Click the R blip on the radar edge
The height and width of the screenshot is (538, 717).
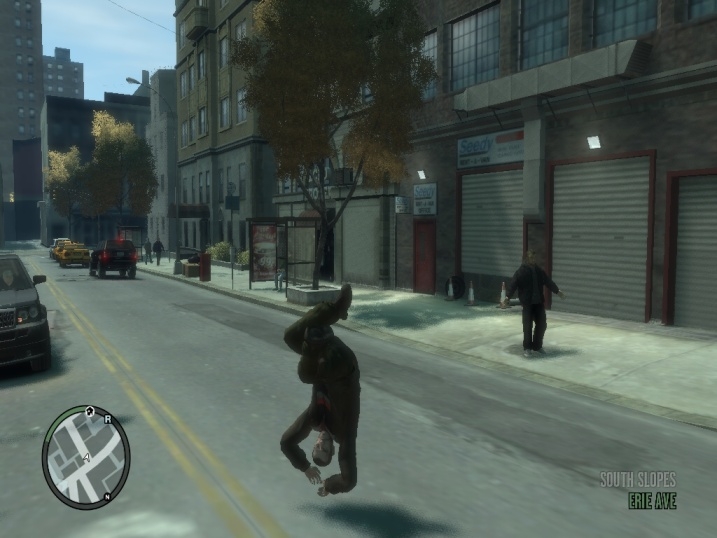(106, 420)
